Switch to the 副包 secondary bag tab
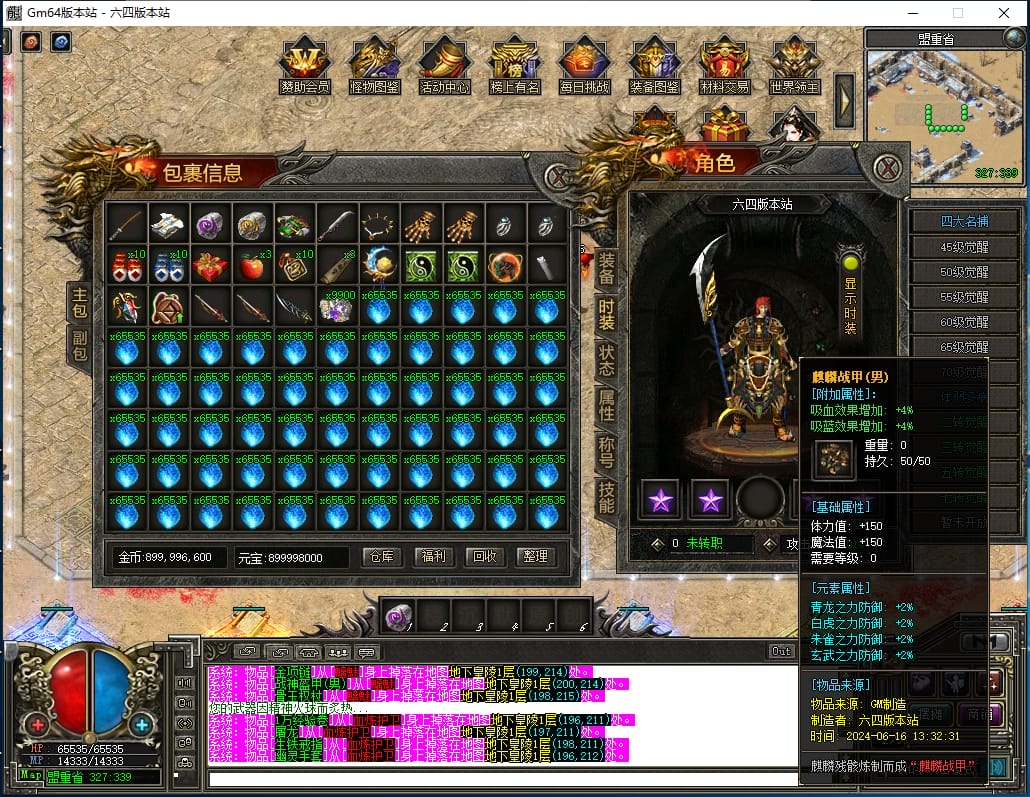Viewport: 1030px width, 797px height. click(x=79, y=346)
